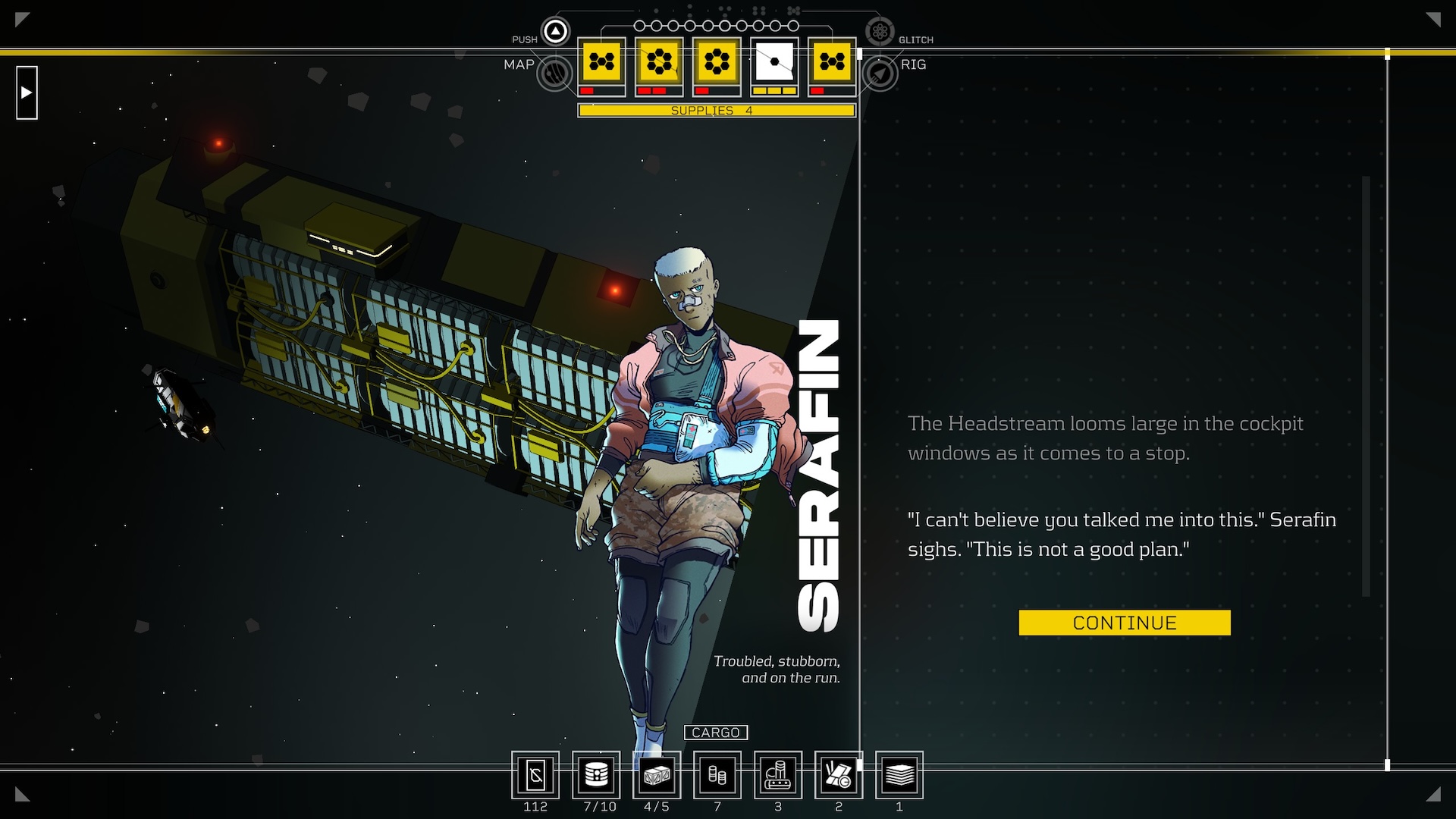The width and height of the screenshot is (1456, 819).
Task: Select the stacked sheets cargo slot
Action: tap(899, 775)
